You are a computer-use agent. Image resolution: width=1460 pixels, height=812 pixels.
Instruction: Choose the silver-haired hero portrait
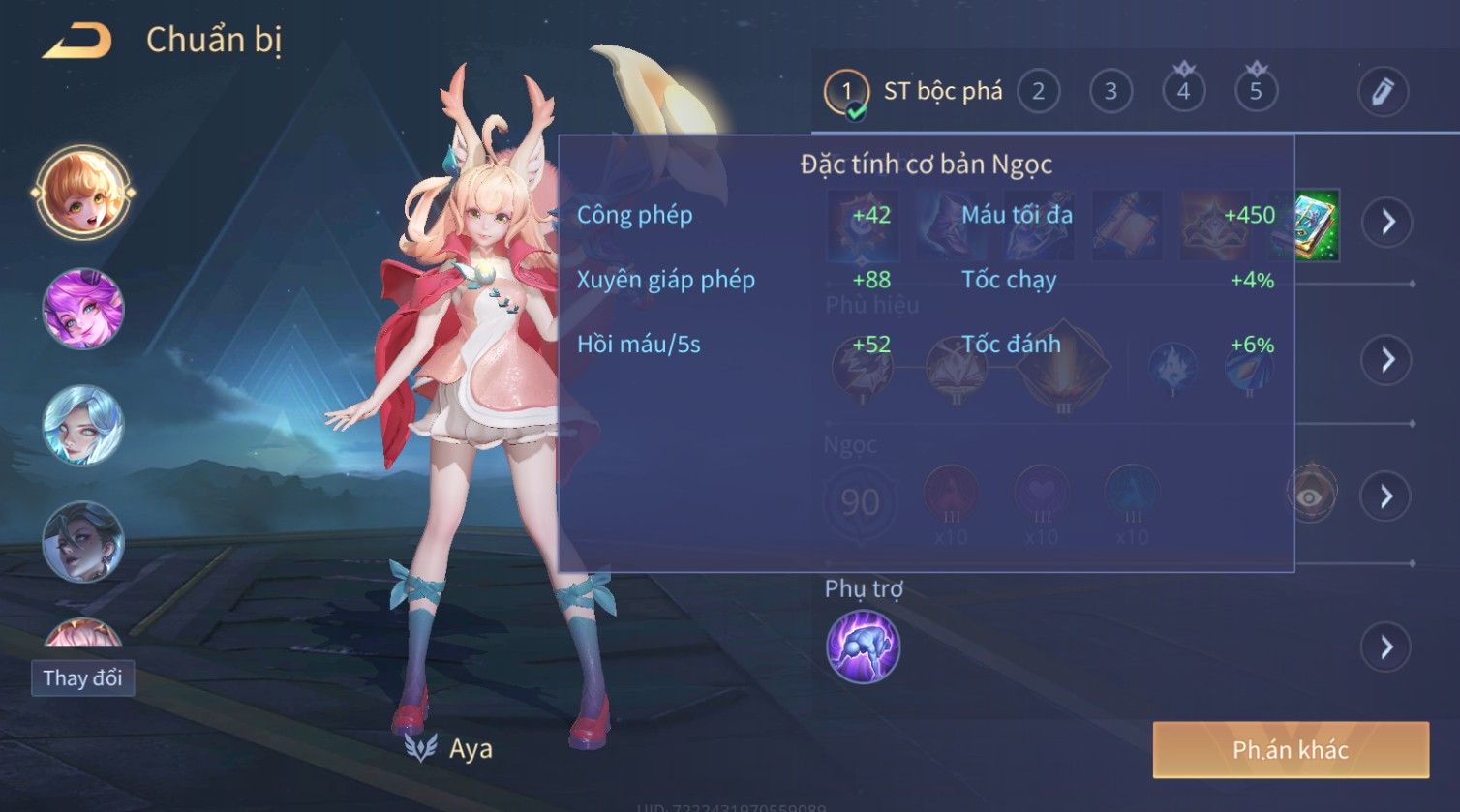click(x=83, y=425)
